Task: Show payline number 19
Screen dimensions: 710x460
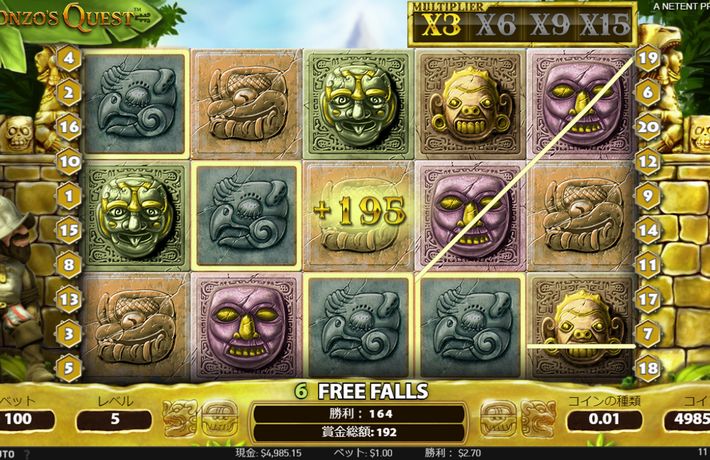Action: (x=647, y=59)
